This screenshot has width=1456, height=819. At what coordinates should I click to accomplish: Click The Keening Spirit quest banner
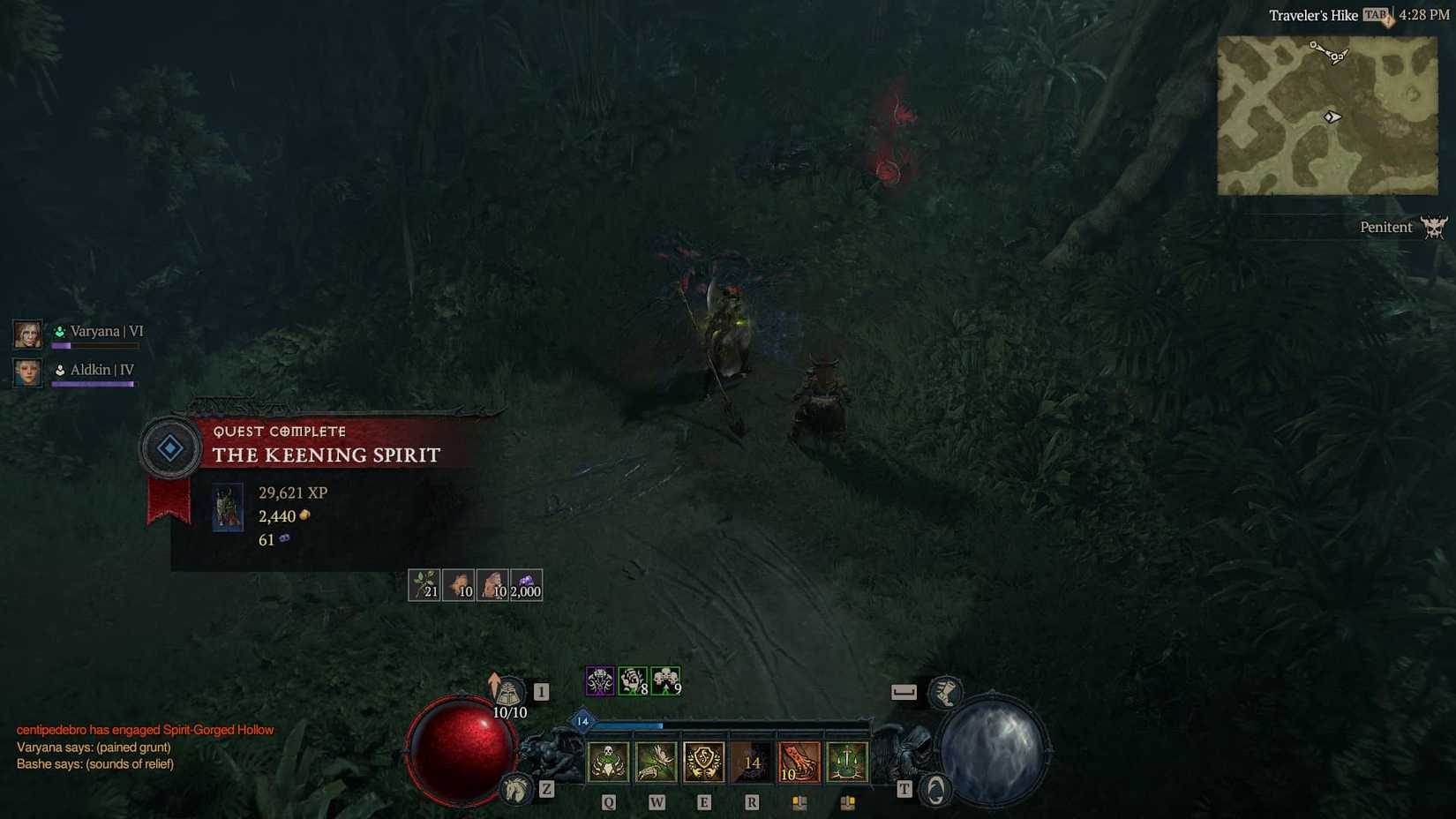coord(325,455)
